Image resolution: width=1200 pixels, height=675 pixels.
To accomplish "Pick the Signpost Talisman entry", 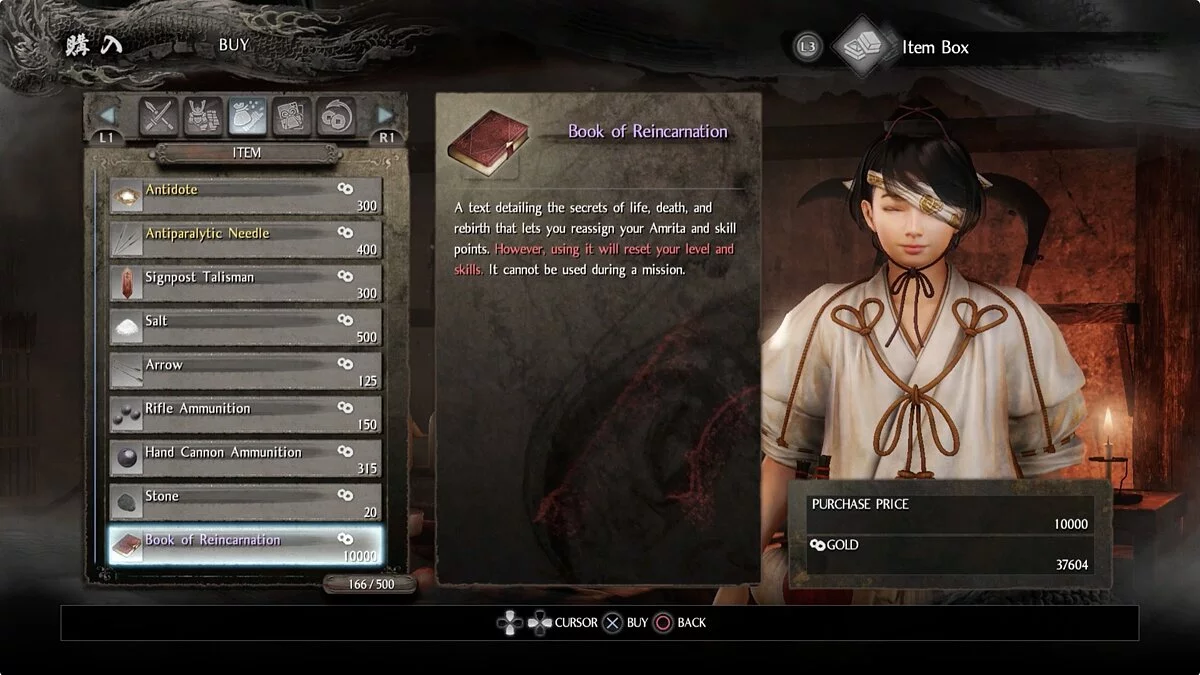I will (245, 284).
